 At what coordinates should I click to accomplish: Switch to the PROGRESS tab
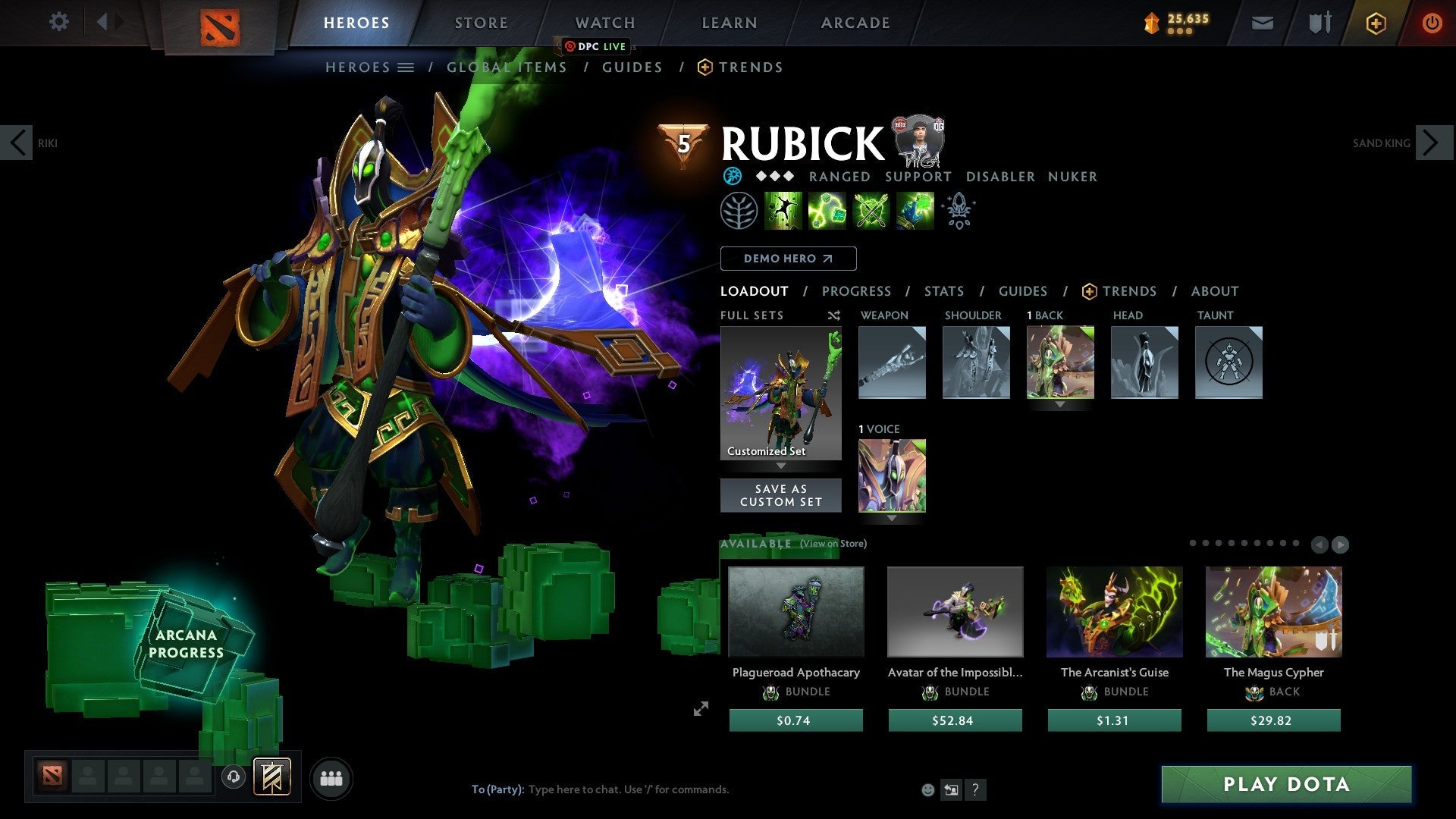click(x=857, y=291)
